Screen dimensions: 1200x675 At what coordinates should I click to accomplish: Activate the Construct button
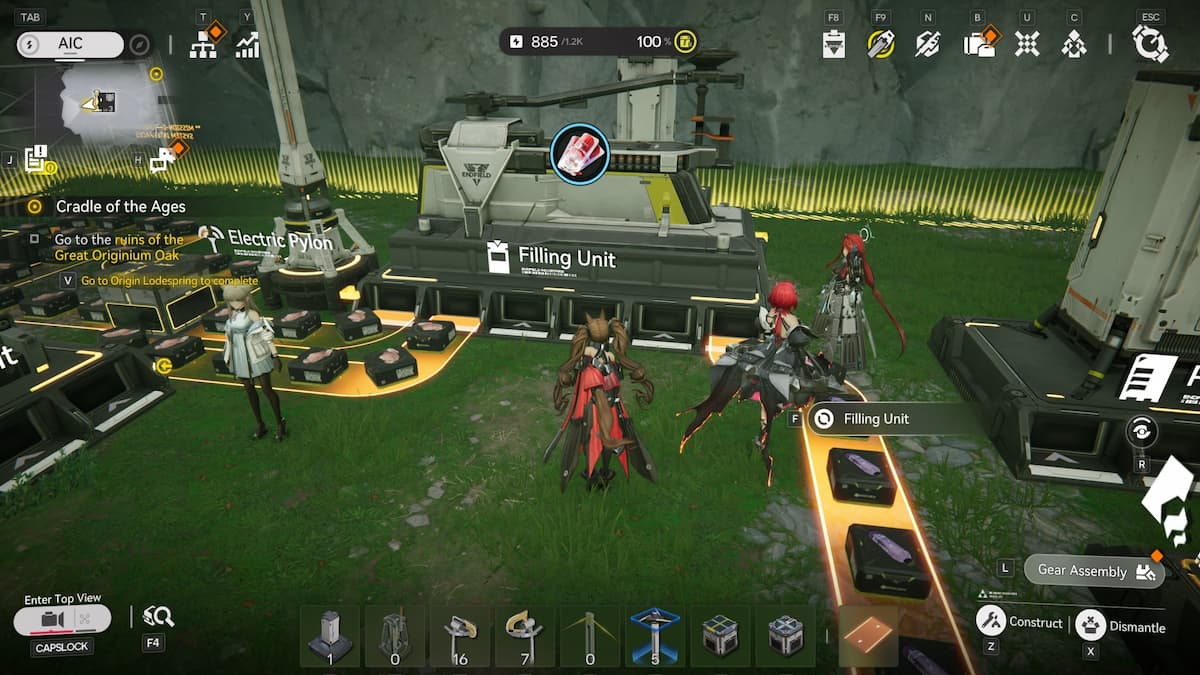[x=1020, y=622]
